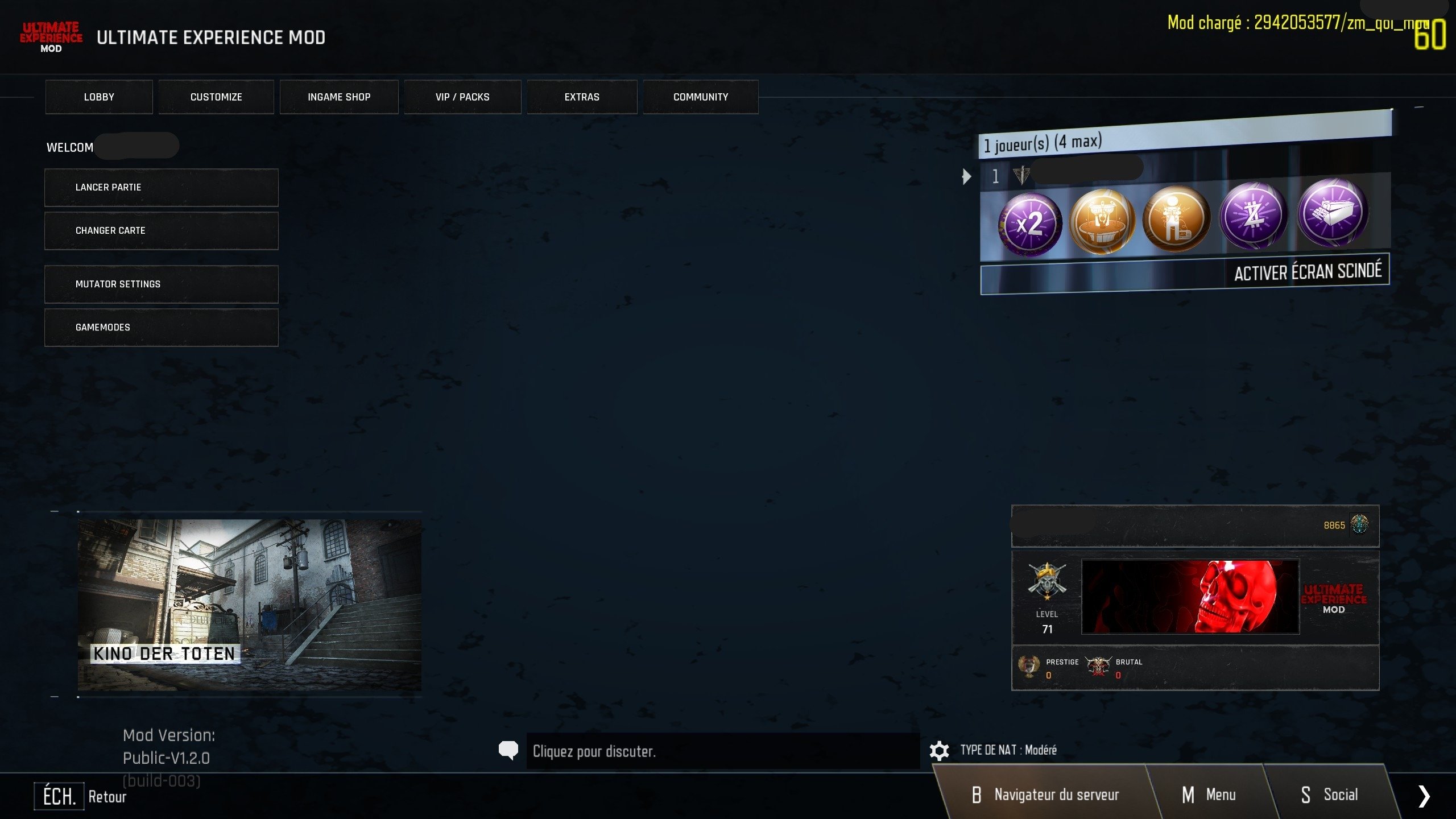The height and width of the screenshot is (819, 1456).
Task: Open the Extras tab
Action: (x=582, y=97)
